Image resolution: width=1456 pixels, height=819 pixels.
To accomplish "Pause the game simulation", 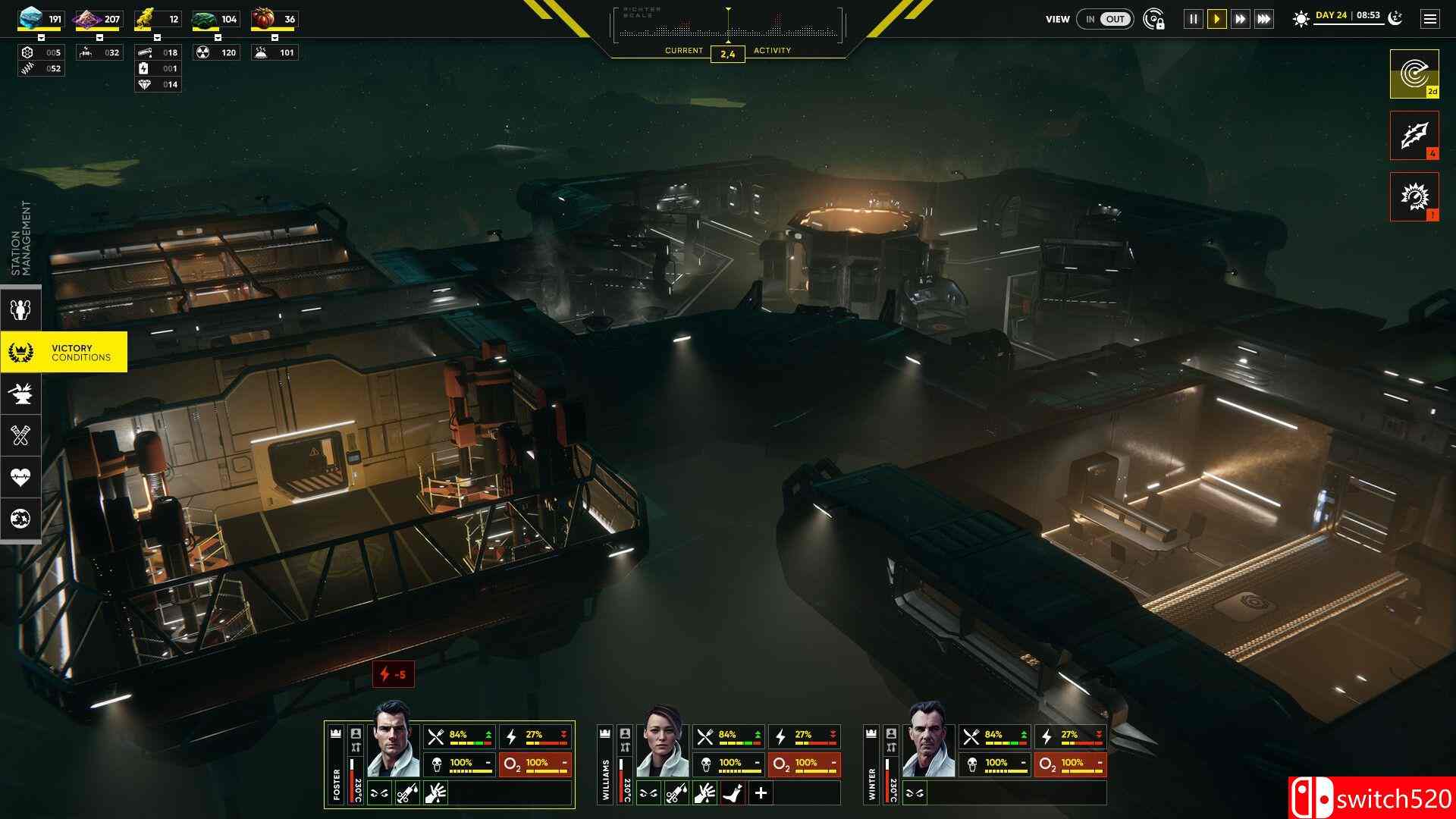I will click(1193, 19).
